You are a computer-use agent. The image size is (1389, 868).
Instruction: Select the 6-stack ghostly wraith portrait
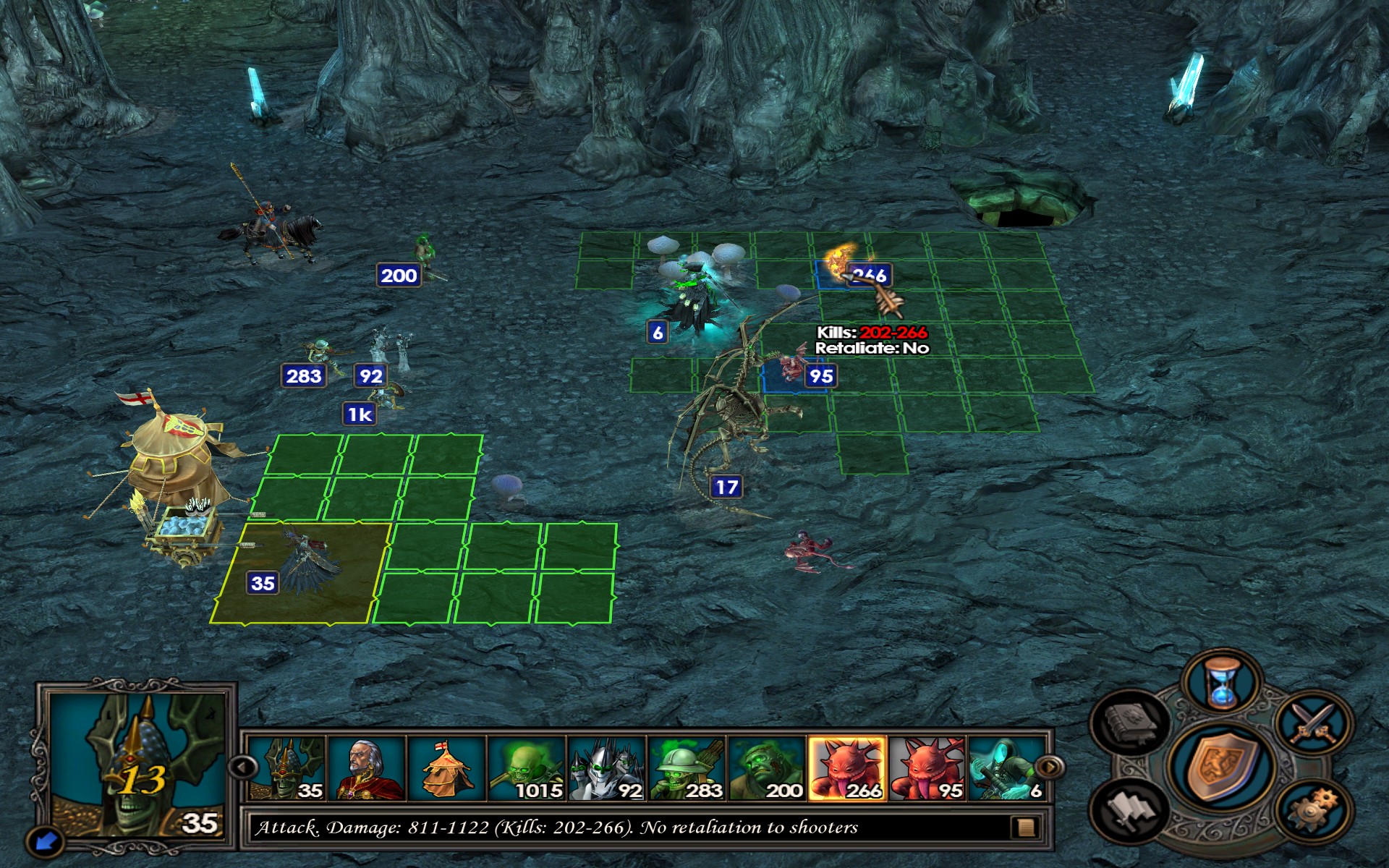pos(1006,768)
